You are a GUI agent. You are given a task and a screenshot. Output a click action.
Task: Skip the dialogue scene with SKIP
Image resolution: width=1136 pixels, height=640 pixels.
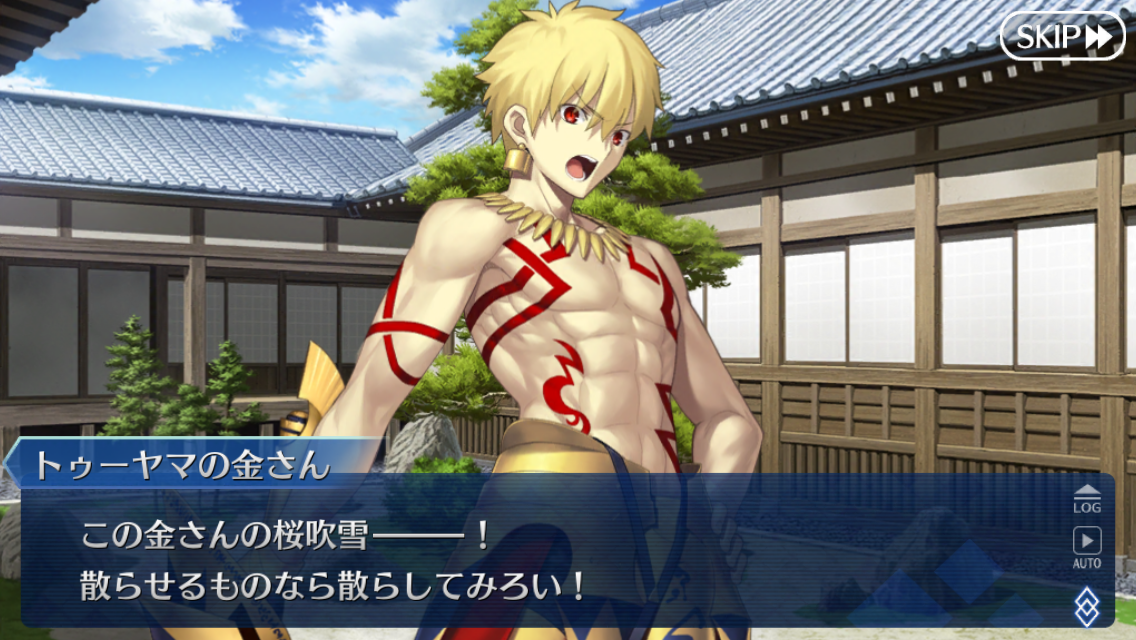pos(1062,37)
